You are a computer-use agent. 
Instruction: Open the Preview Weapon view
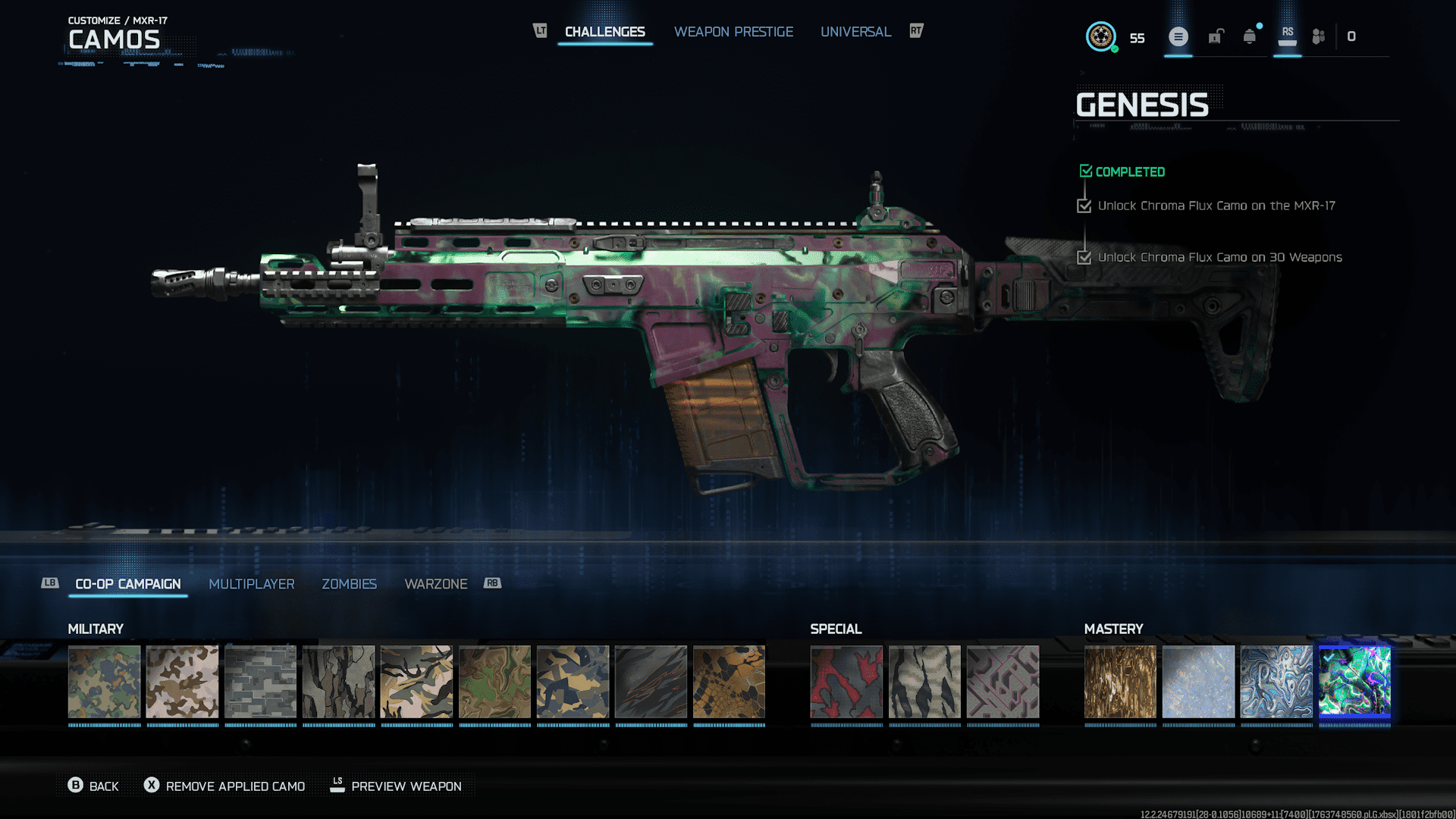coord(396,786)
